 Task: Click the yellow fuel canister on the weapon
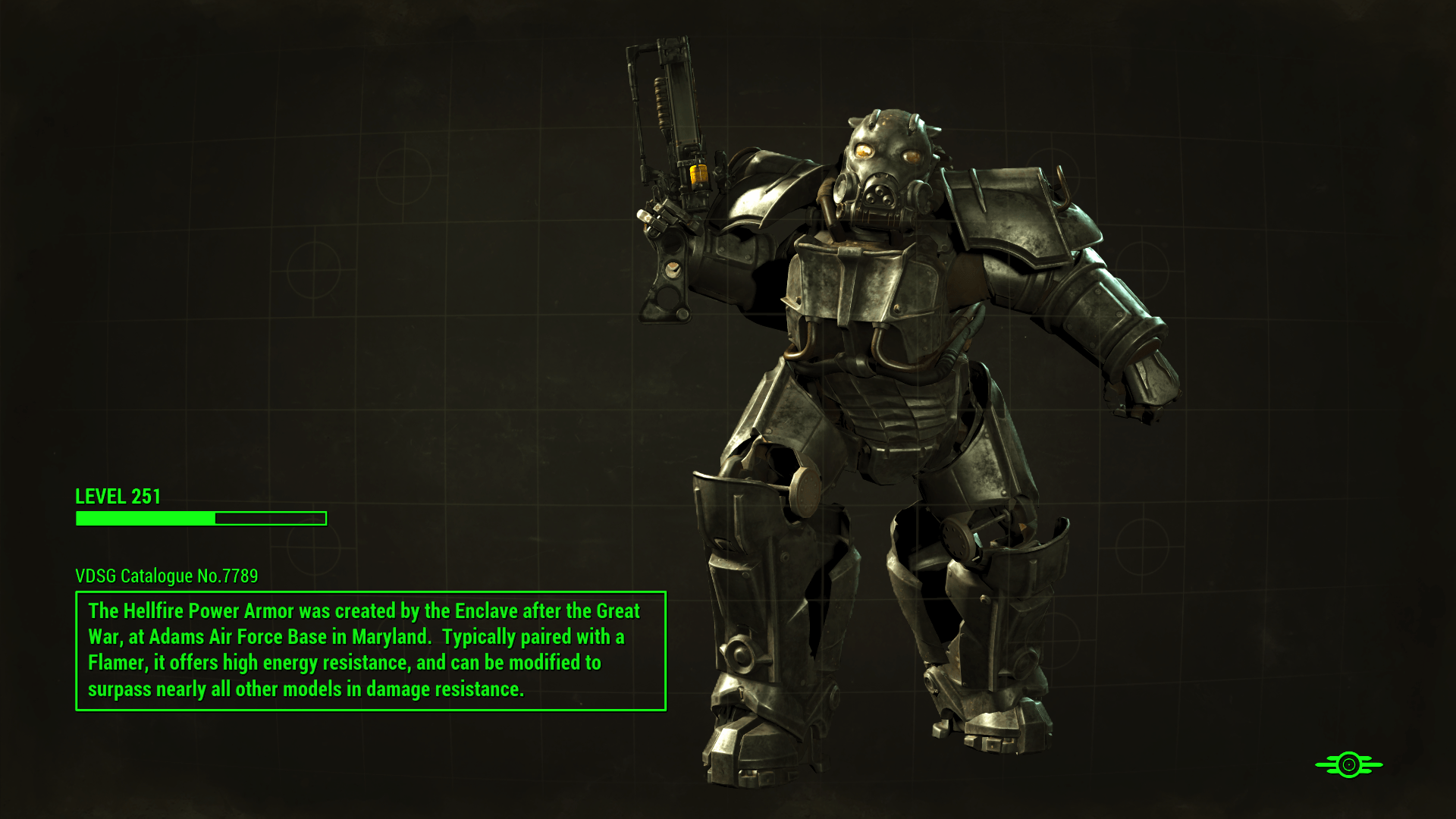(698, 176)
